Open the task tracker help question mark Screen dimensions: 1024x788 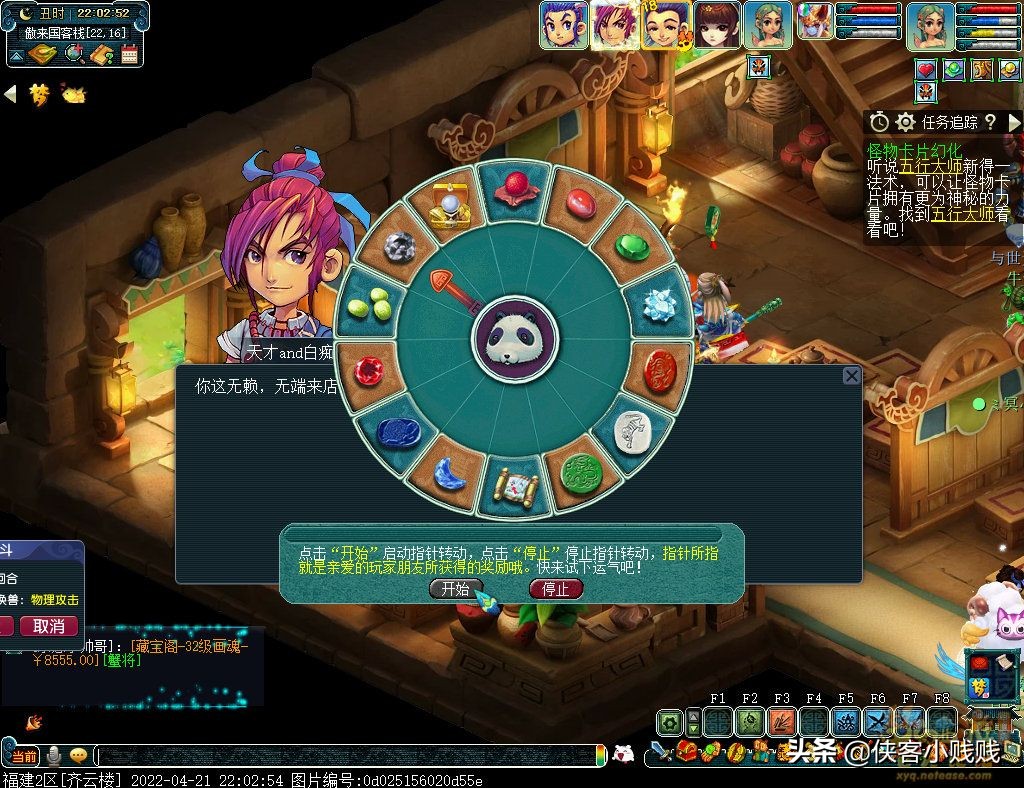[x=989, y=122]
